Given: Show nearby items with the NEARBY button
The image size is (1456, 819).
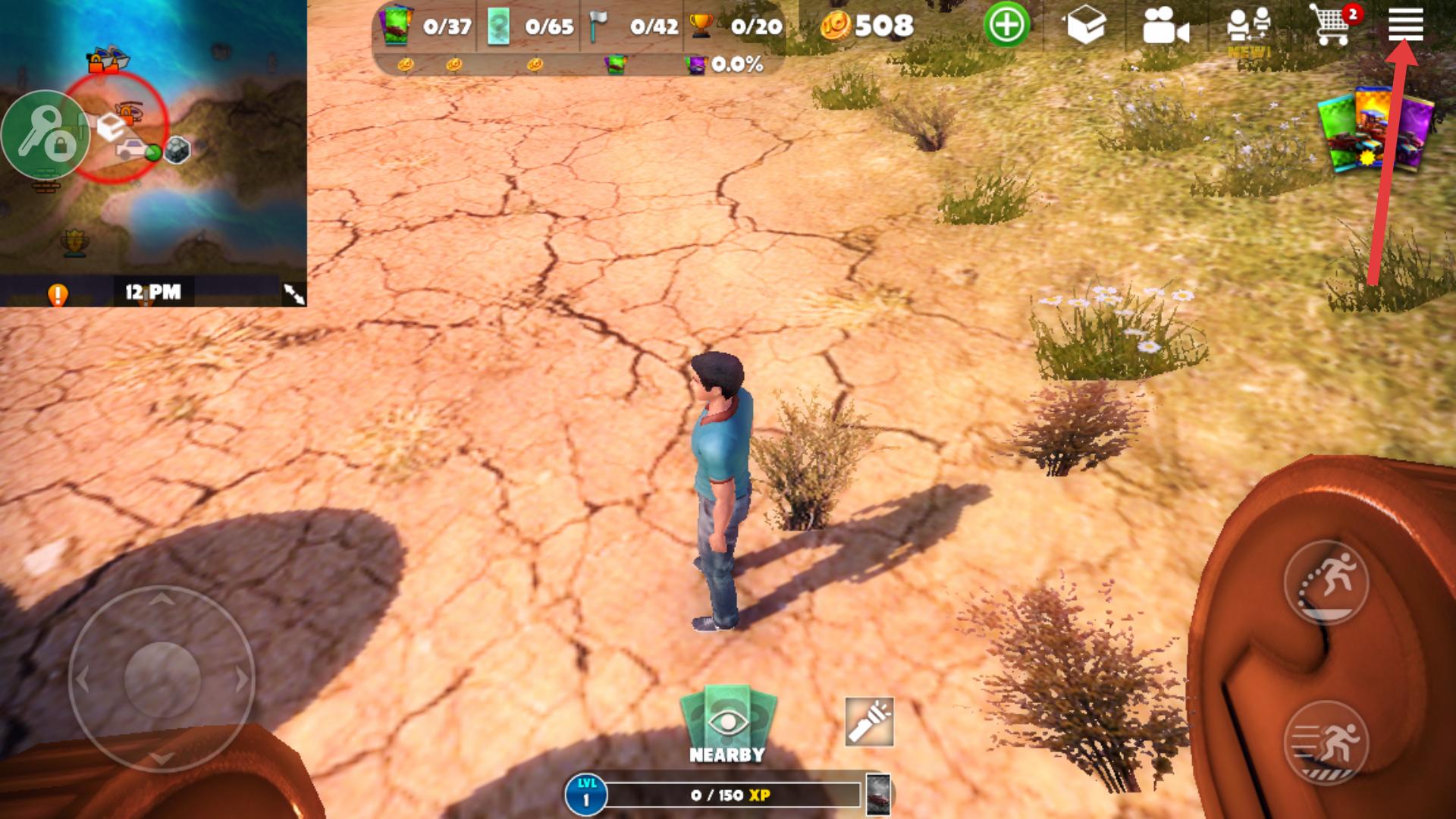Looking at the screenshot, I should 727,726.
